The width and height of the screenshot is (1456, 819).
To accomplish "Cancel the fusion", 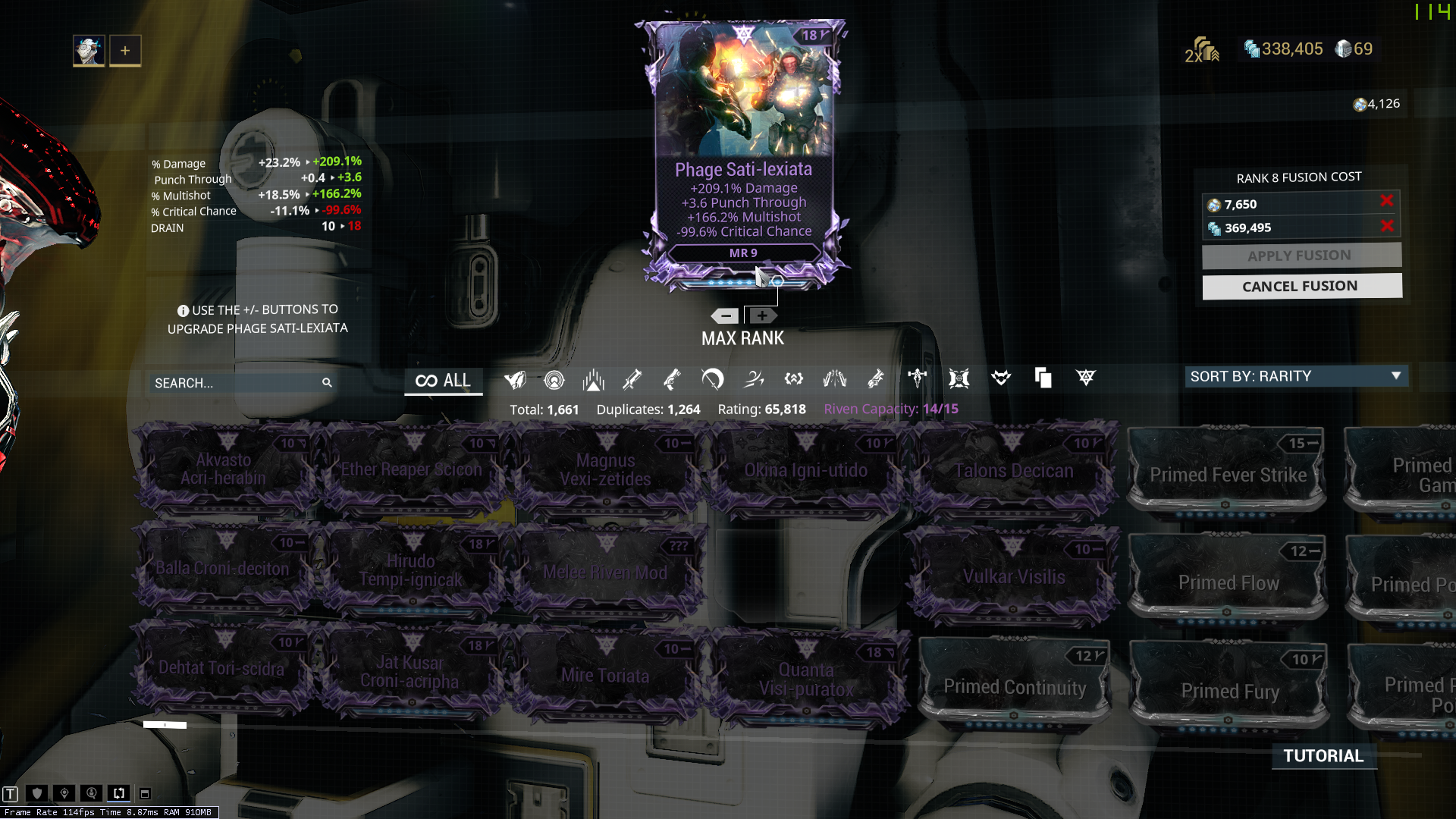I will click(x=1301, y=287).
